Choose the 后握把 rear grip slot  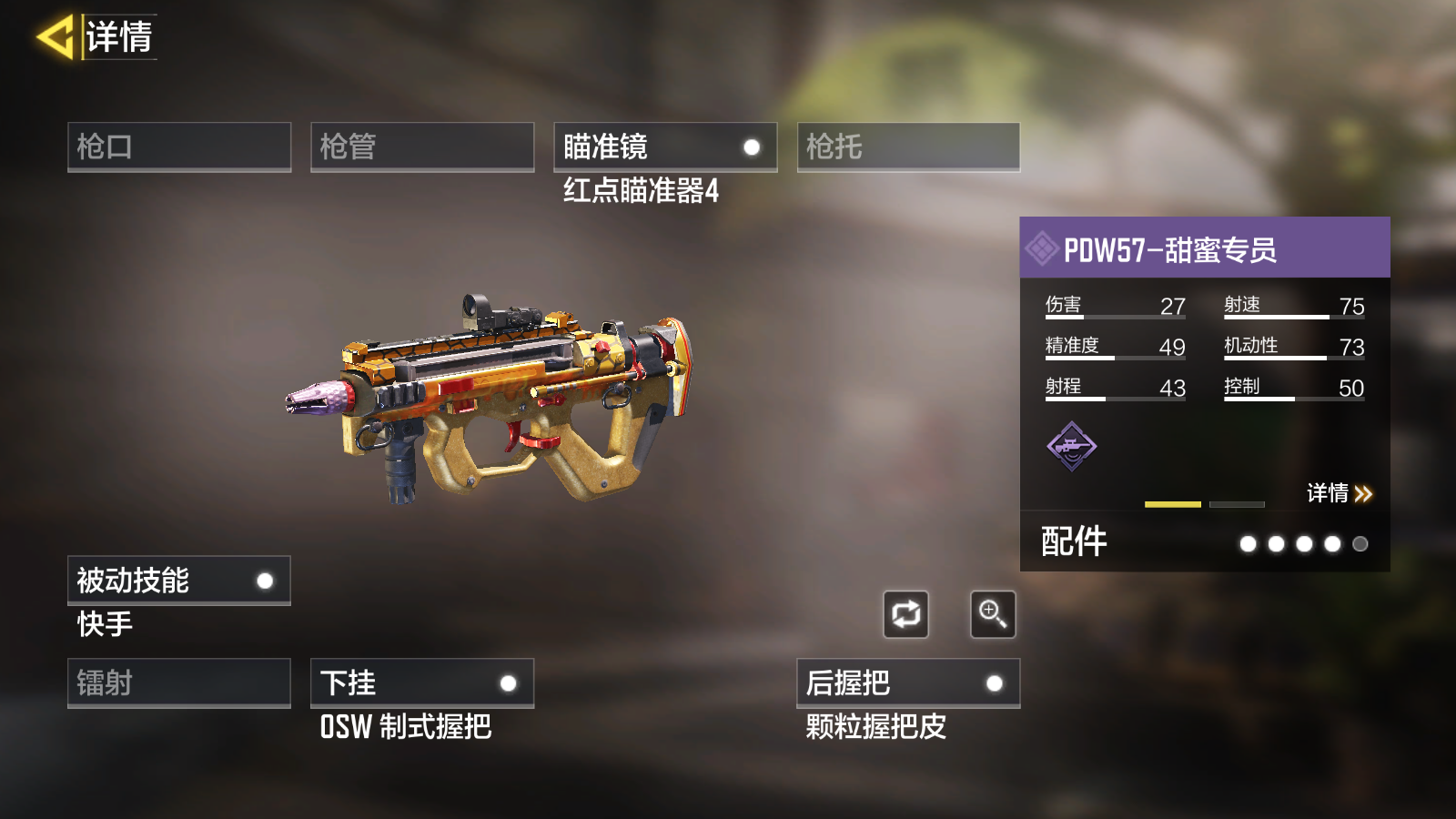tap(908, 682)
